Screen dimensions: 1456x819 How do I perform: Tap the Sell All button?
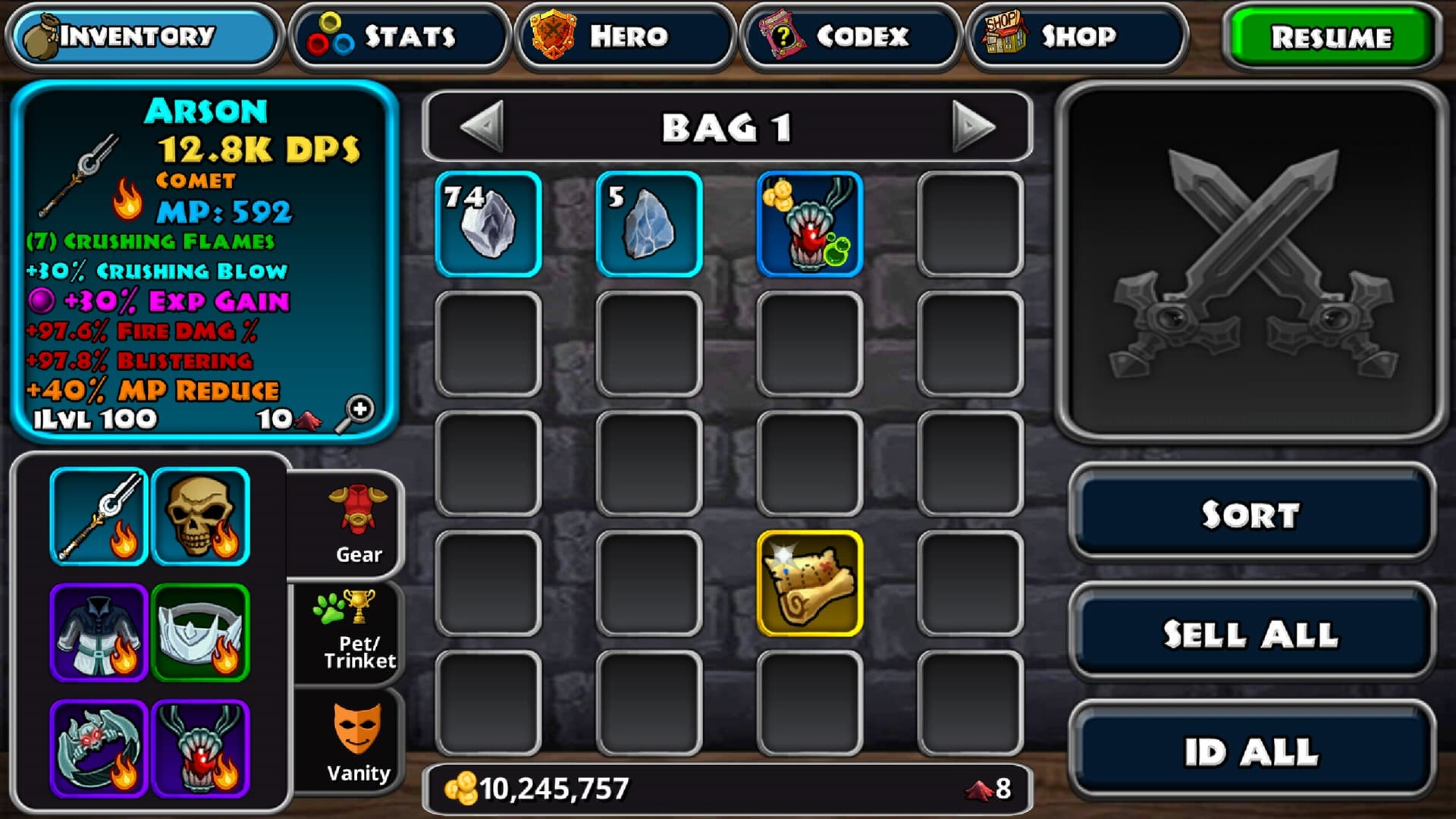pos(1251,633)
